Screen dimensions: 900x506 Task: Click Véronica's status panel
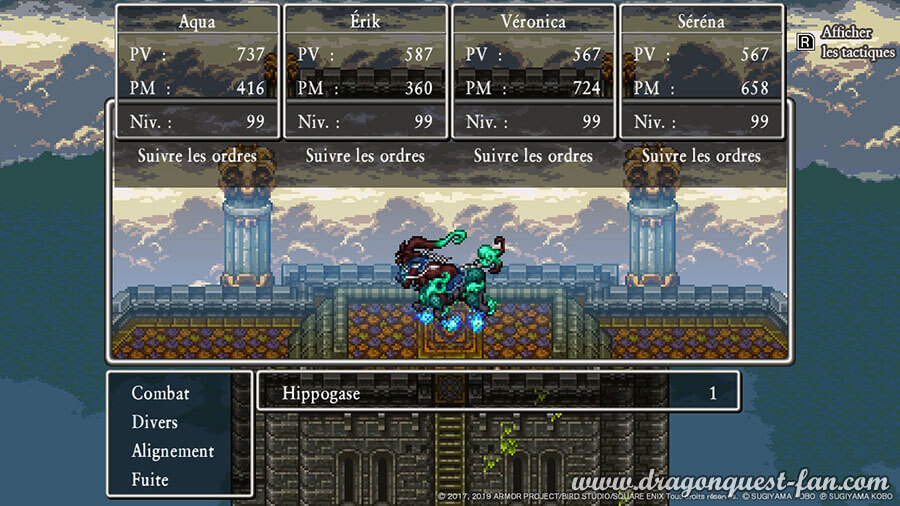tap(533, 71)
